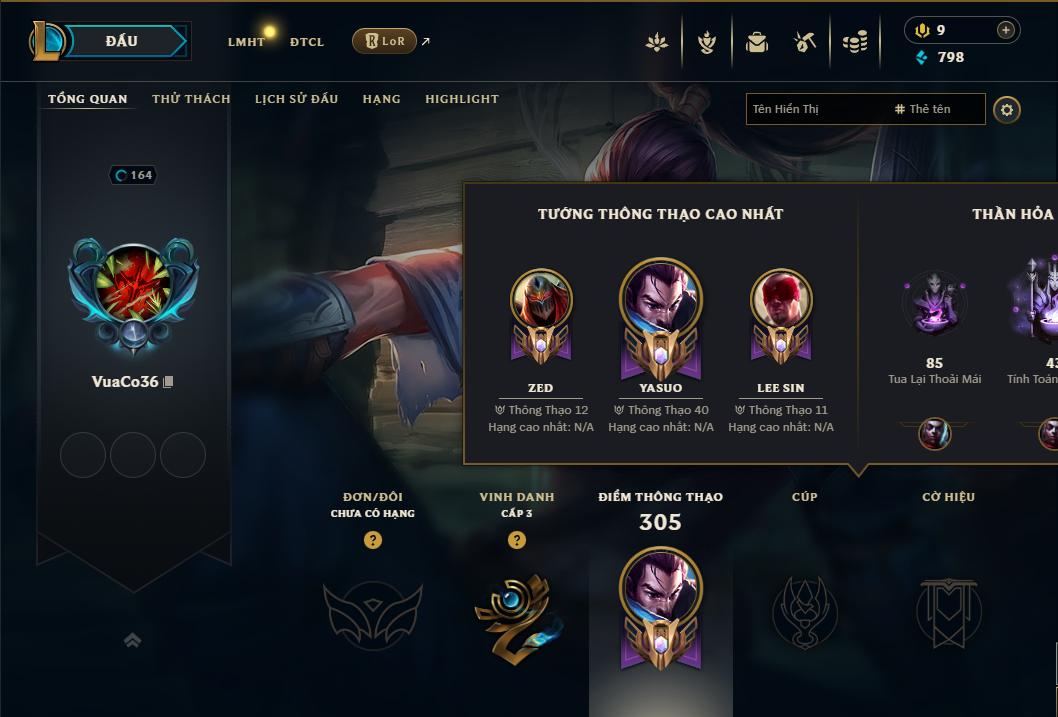This screenshot has width=1058, height=717.
Task: Add currency with the plus button
Action: [x=1005, y=30]
